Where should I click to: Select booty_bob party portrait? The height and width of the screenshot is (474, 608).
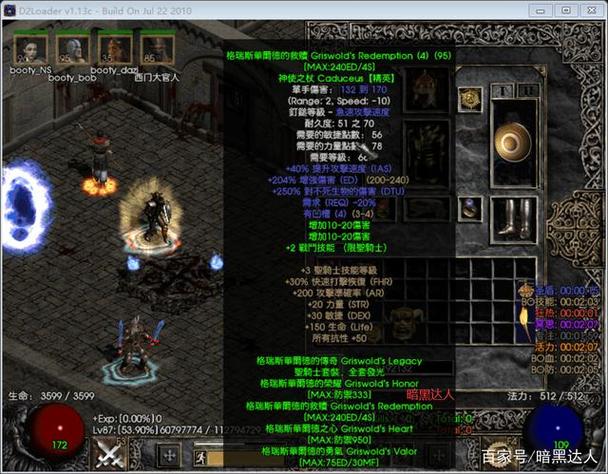(x=70, y=48)
